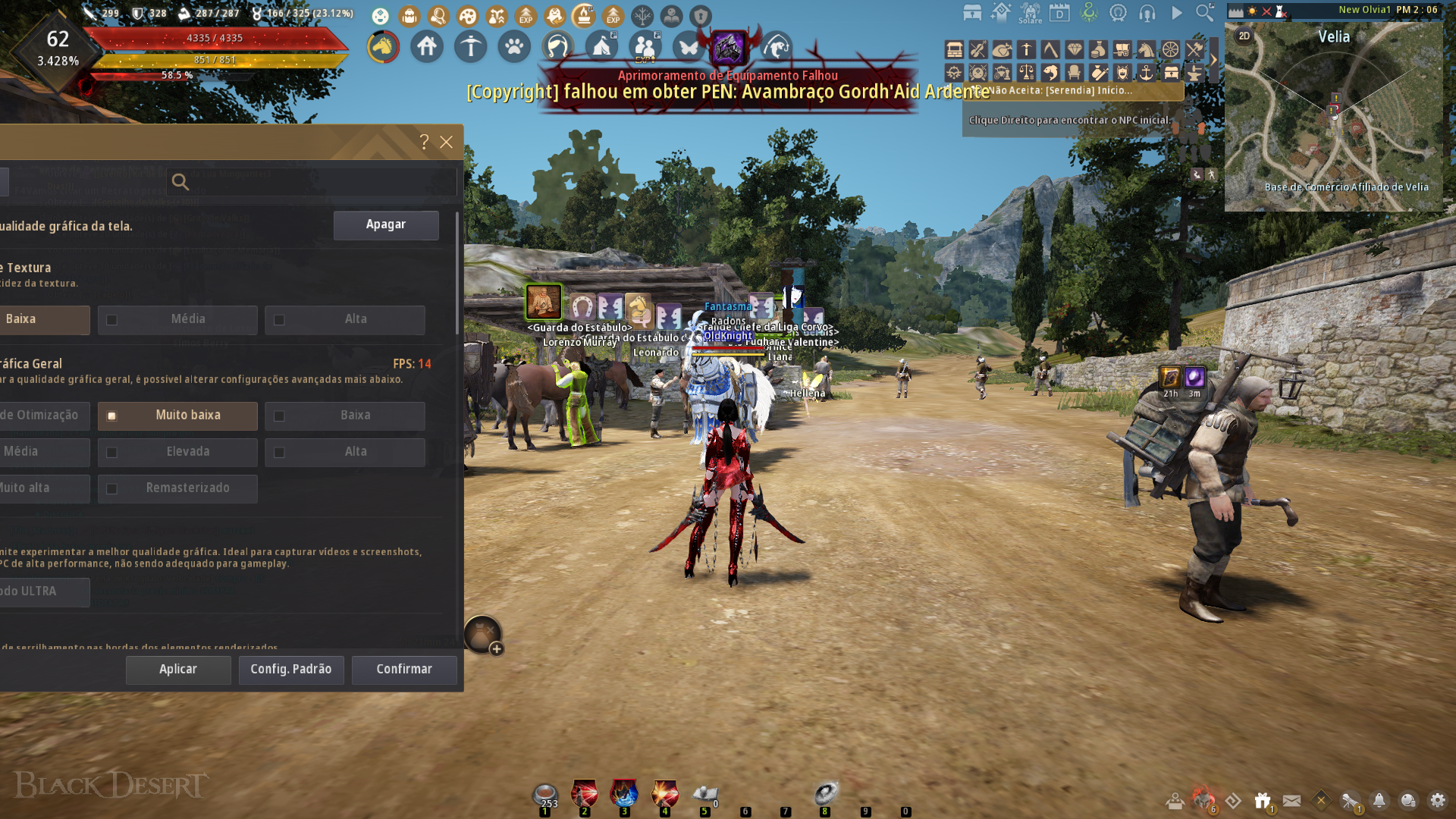Click the Apagar button
Image resolution: width=1456 pixels, height=819 pixels.
pos(386,225)
